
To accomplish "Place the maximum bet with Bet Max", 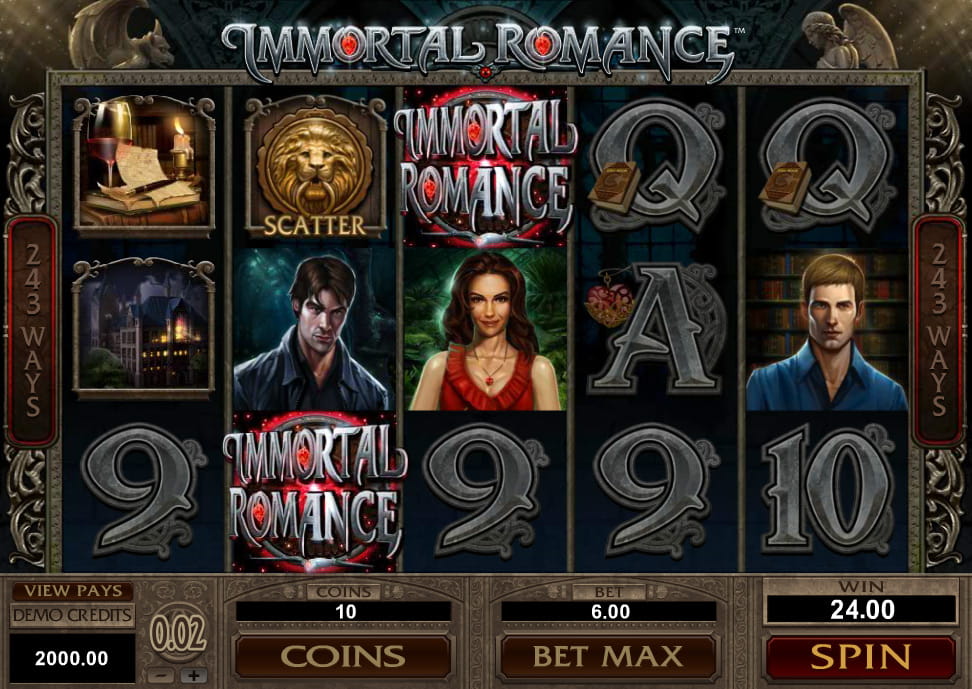I will [608, 657].
